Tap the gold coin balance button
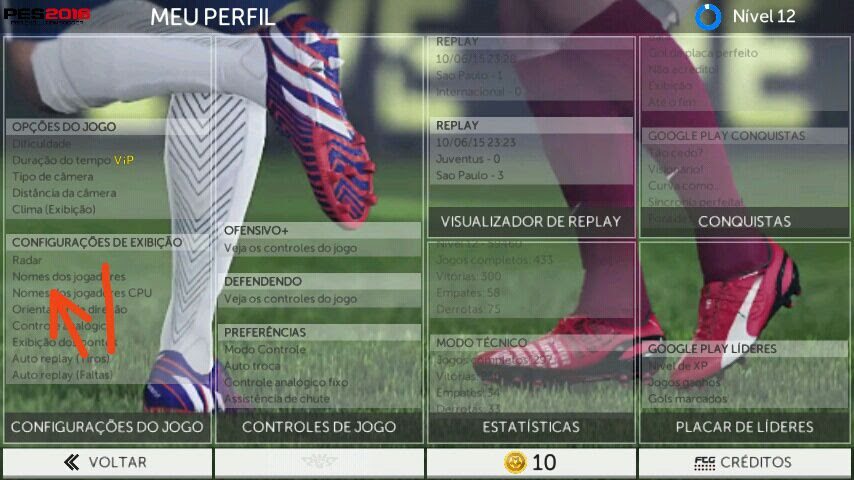The height and width of the screenshot is (480, 854). (x=531, y=462)
